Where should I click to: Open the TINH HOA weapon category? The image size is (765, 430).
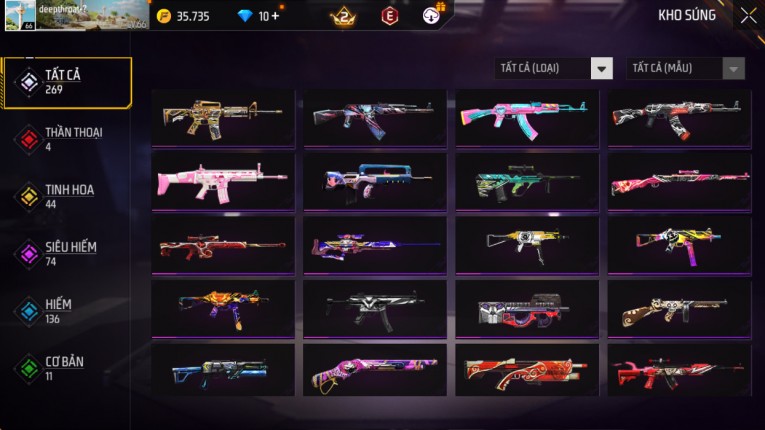coord(66,196)
